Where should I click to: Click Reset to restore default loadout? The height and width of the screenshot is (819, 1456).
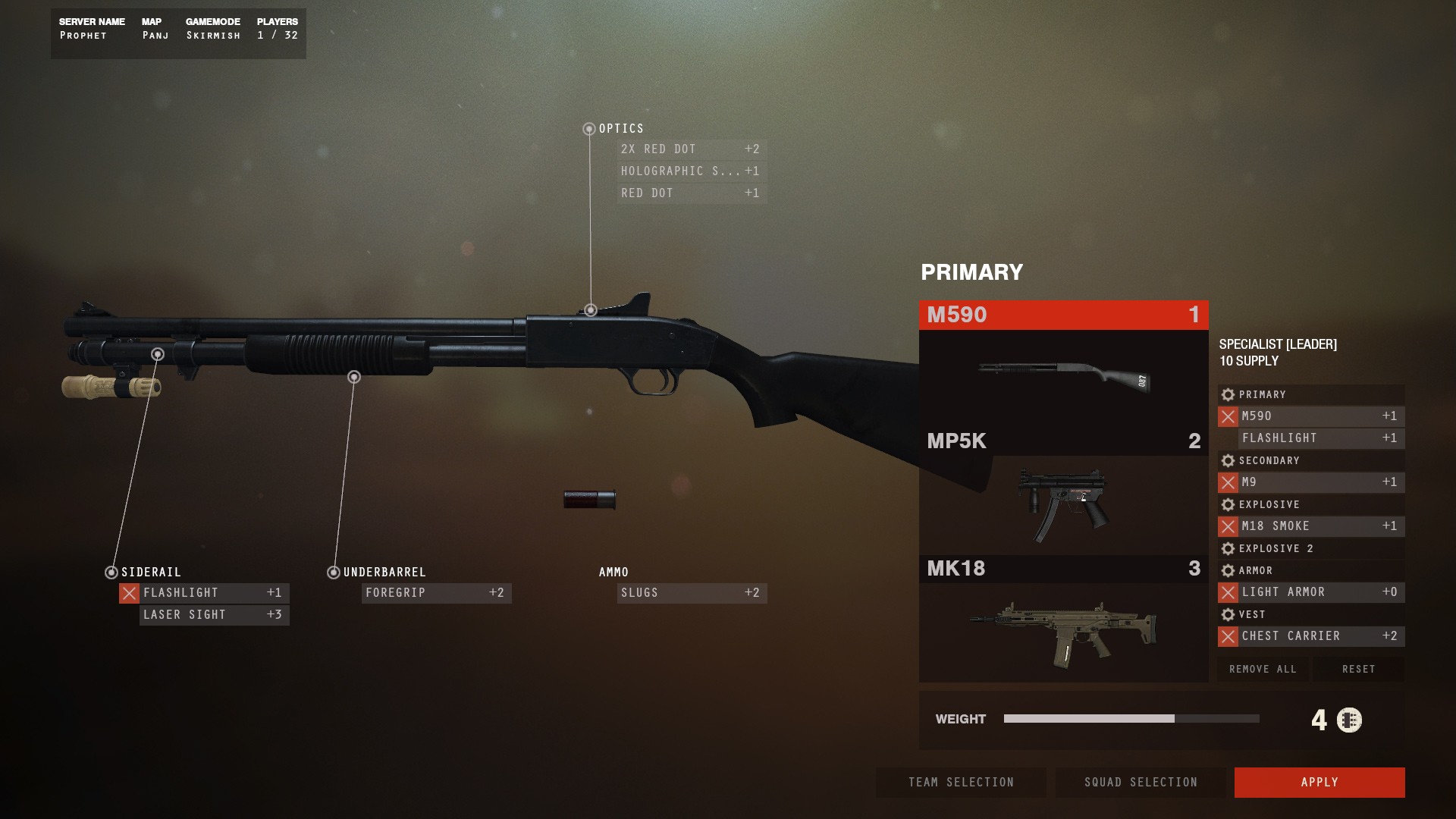[1358, 669]
